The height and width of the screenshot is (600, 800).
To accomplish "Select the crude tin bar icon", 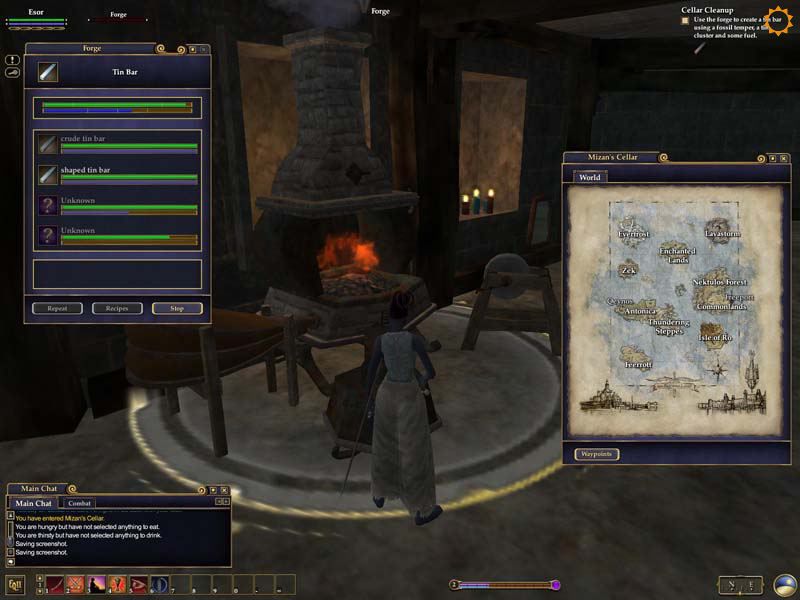I will tap(47, 143).
